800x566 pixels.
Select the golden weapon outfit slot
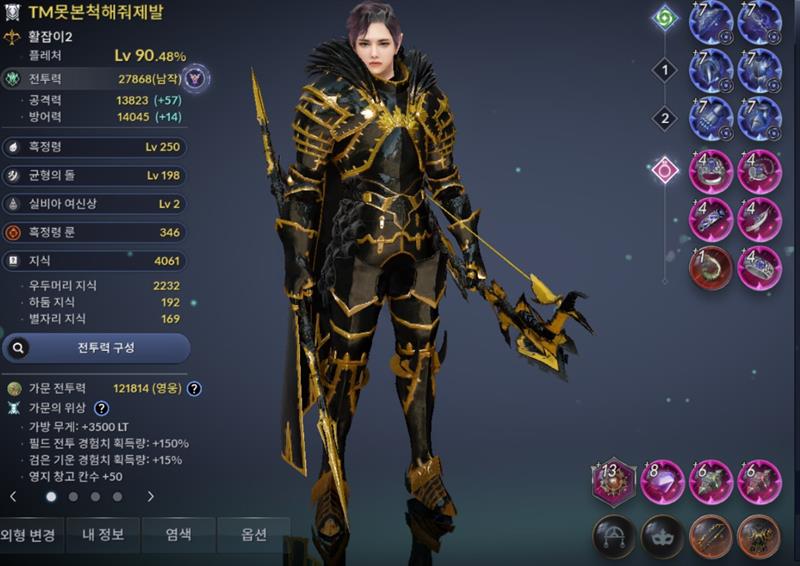710,536
